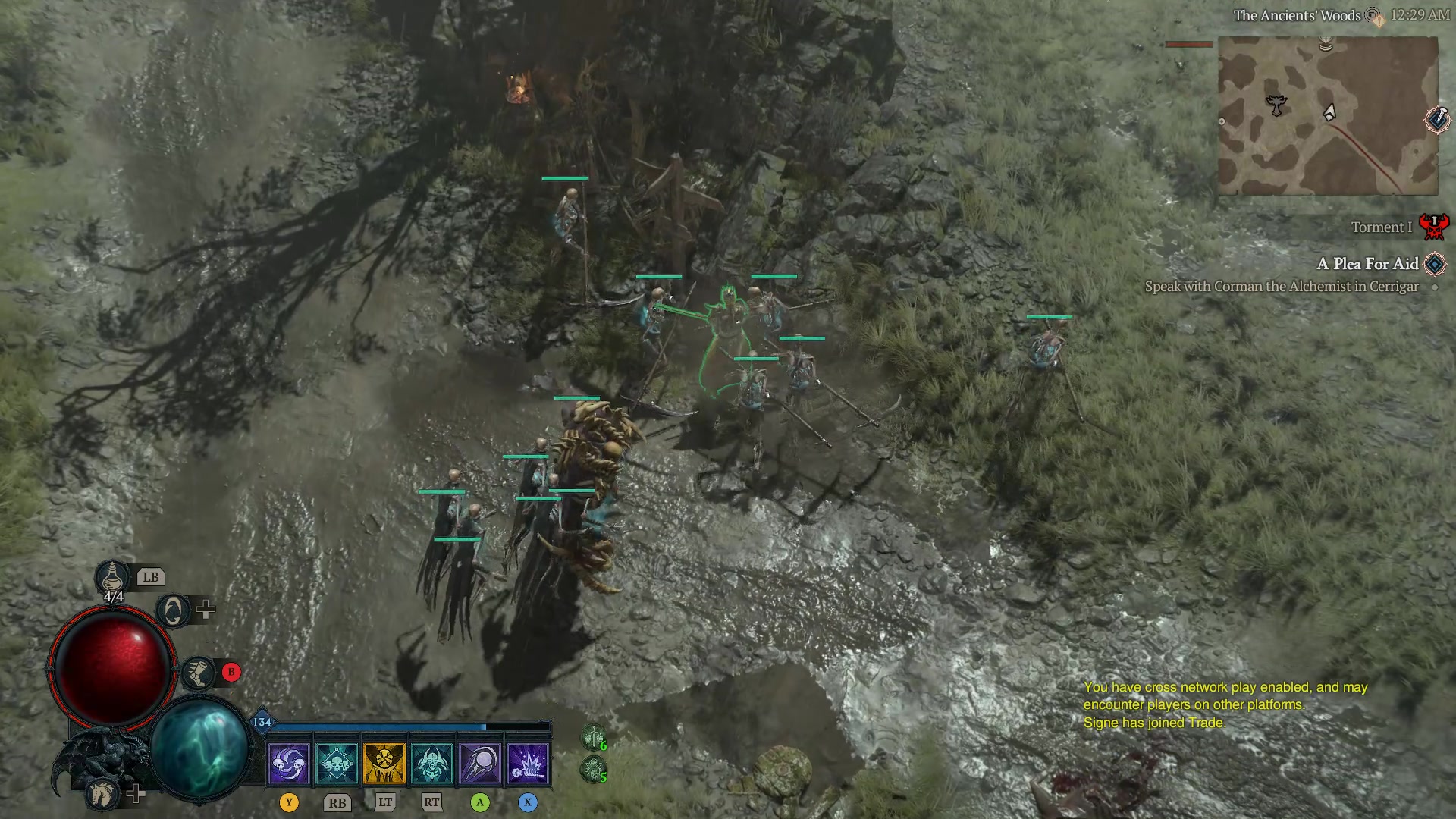Click the triple-skull skill icon bound to RB

(x=336, y=764)
